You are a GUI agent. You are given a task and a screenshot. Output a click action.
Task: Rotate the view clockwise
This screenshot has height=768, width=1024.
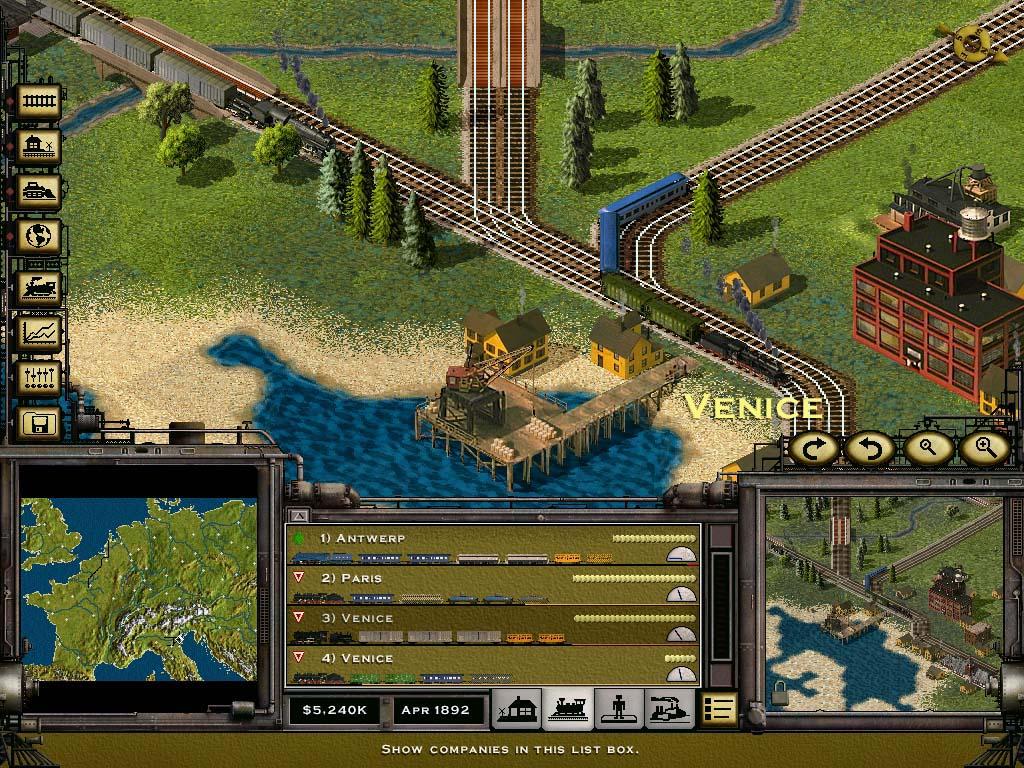pyautogui.click(x=815, y=449)
